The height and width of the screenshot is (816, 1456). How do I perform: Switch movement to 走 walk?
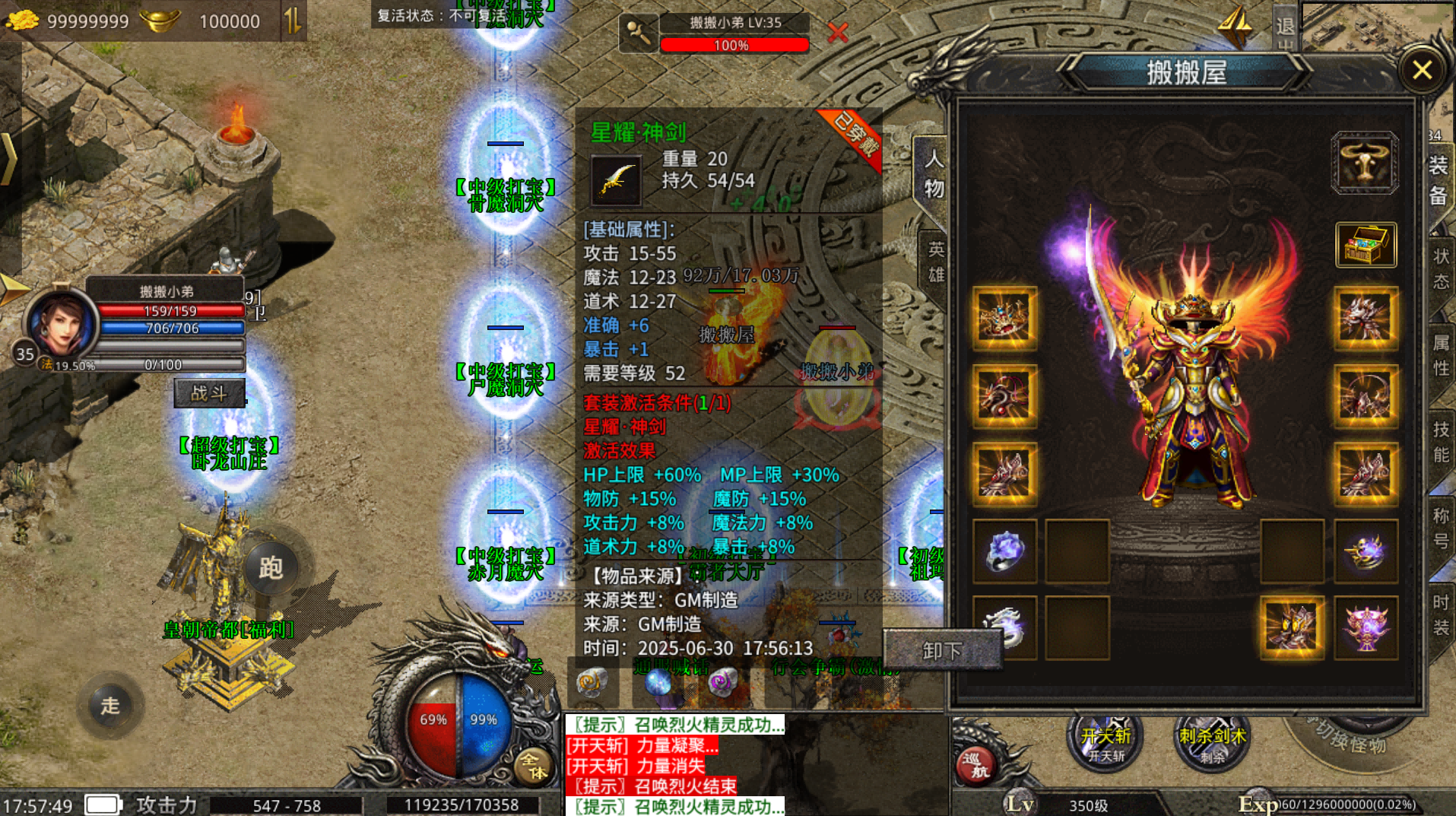[x=110, y=706]
